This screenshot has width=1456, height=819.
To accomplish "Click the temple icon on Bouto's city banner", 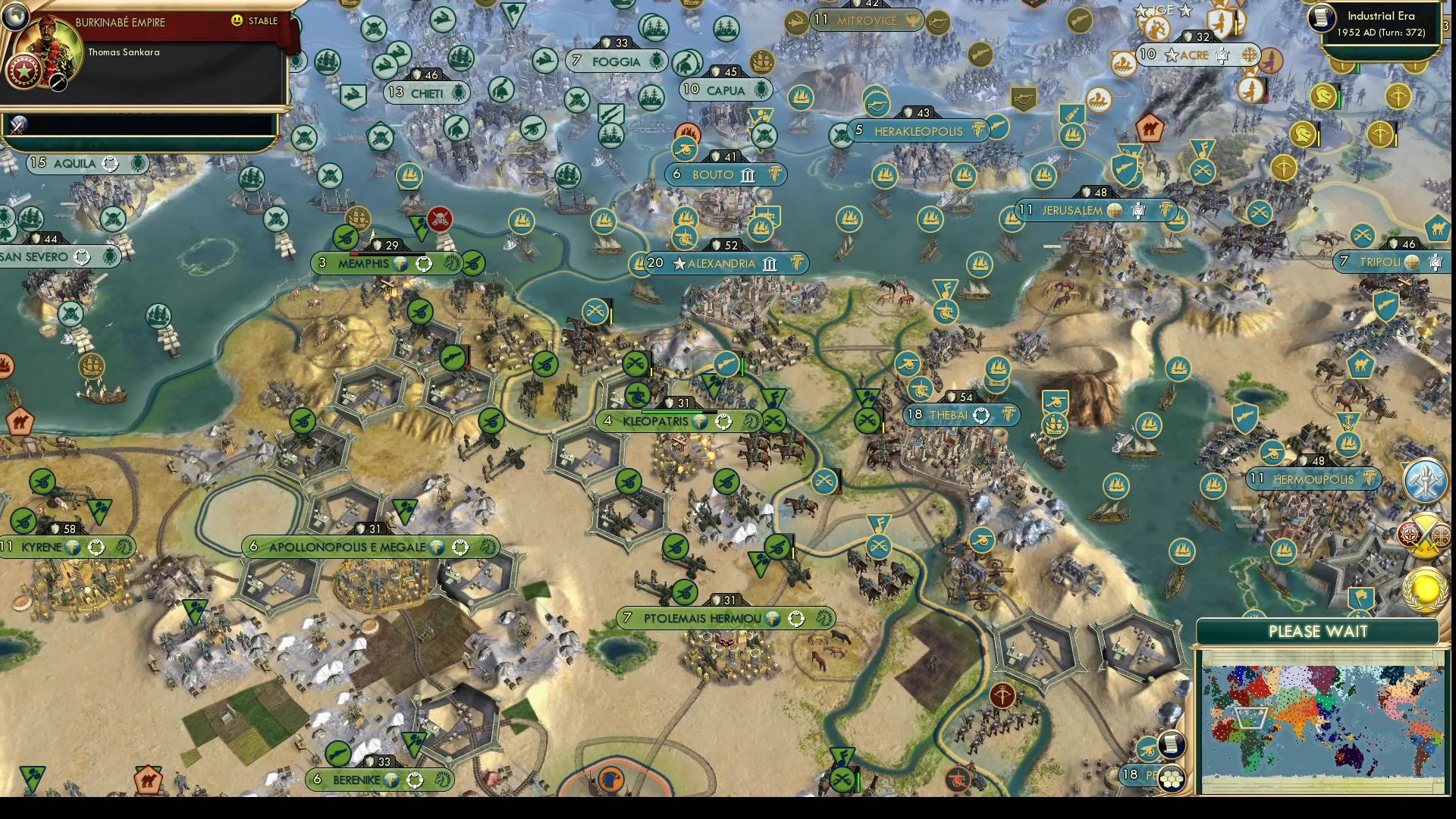I will coord(747,174).
